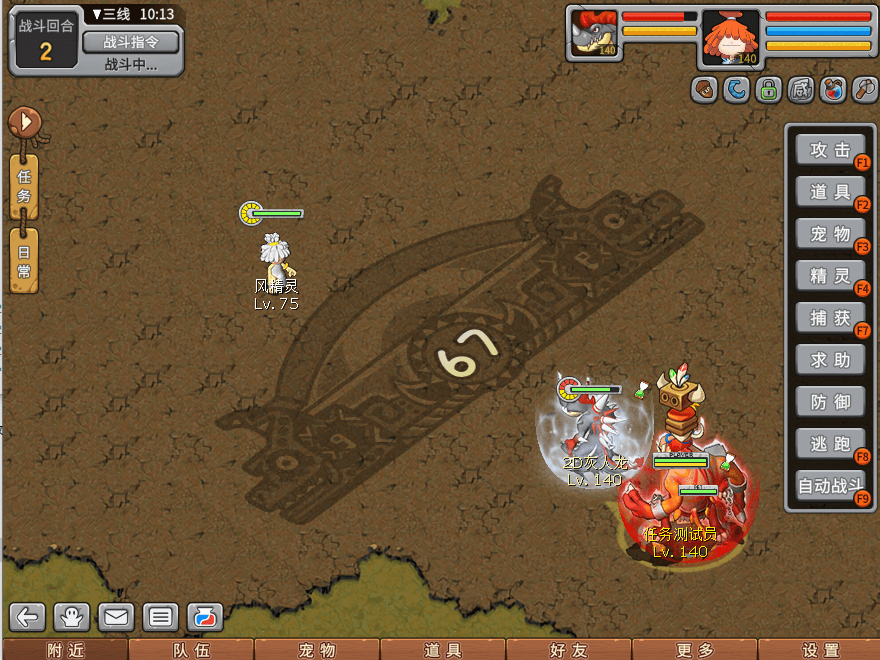Image resolution: width=880 pixels, height=660 pixels.
Task: Use the 捕获 capture command
Action: click(830, 317)
